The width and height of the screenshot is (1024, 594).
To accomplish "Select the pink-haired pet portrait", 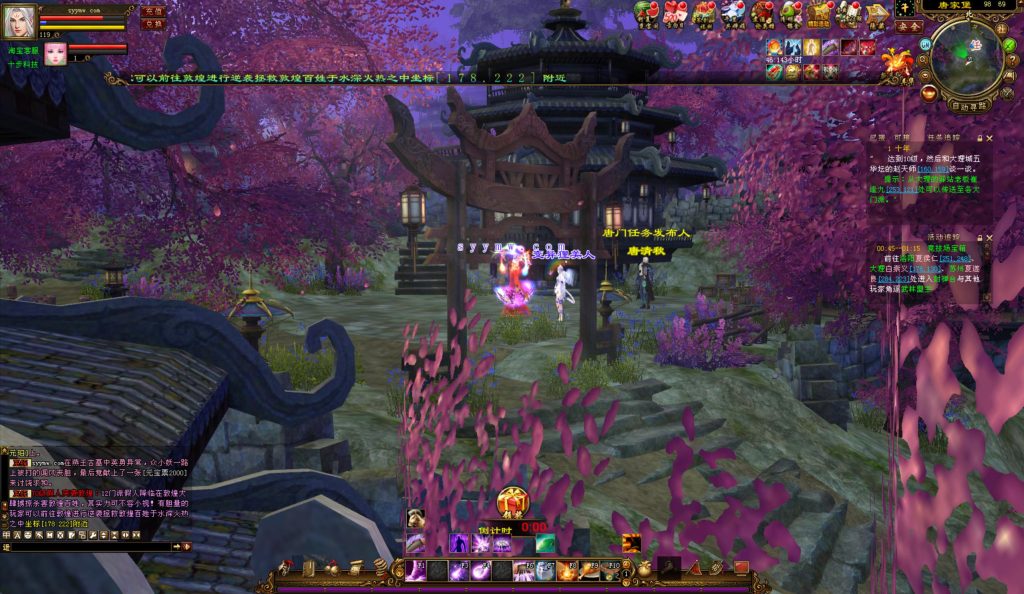I will [x=54, y=54].
